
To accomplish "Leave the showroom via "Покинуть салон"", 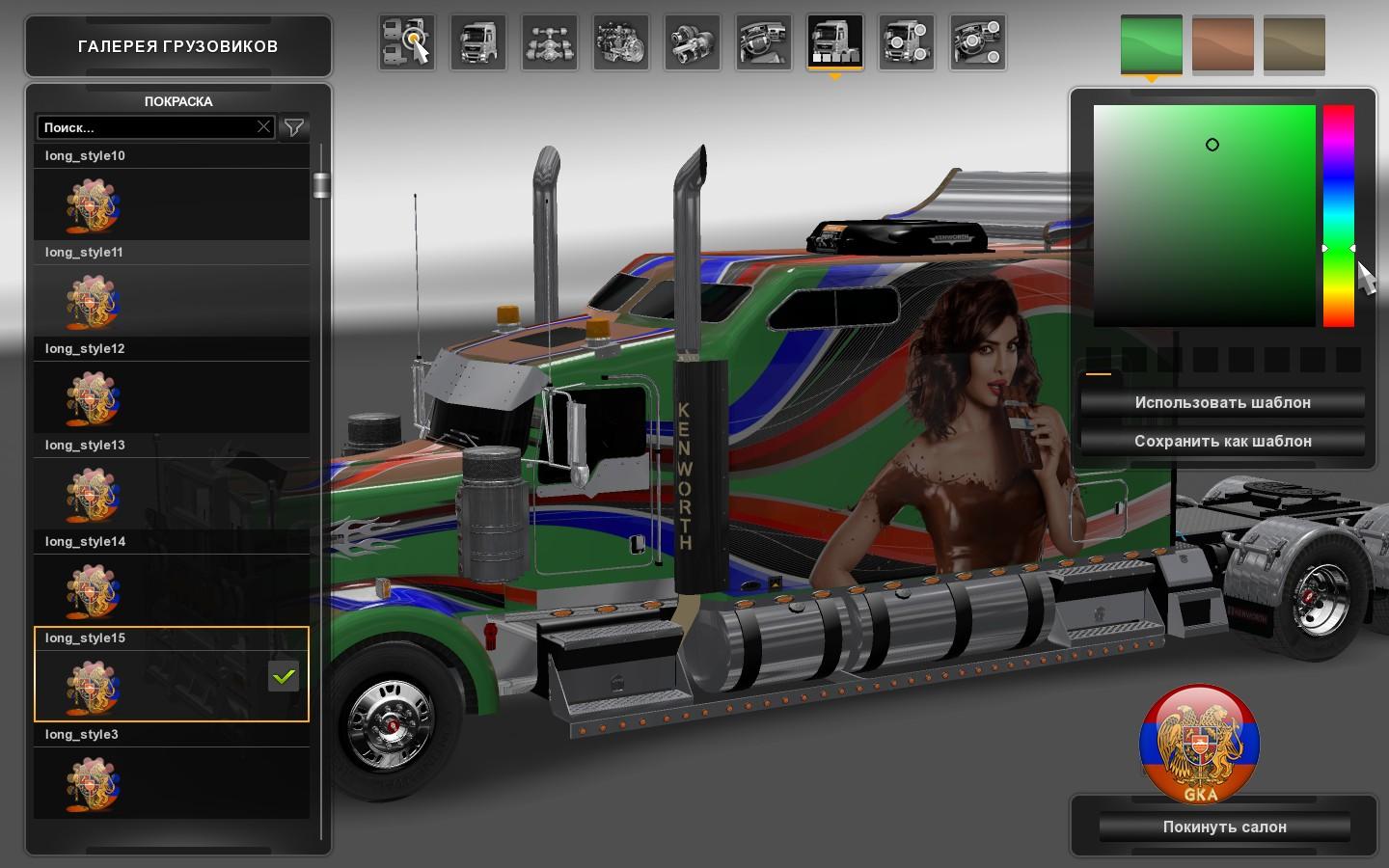I will tap(1224, 827).
